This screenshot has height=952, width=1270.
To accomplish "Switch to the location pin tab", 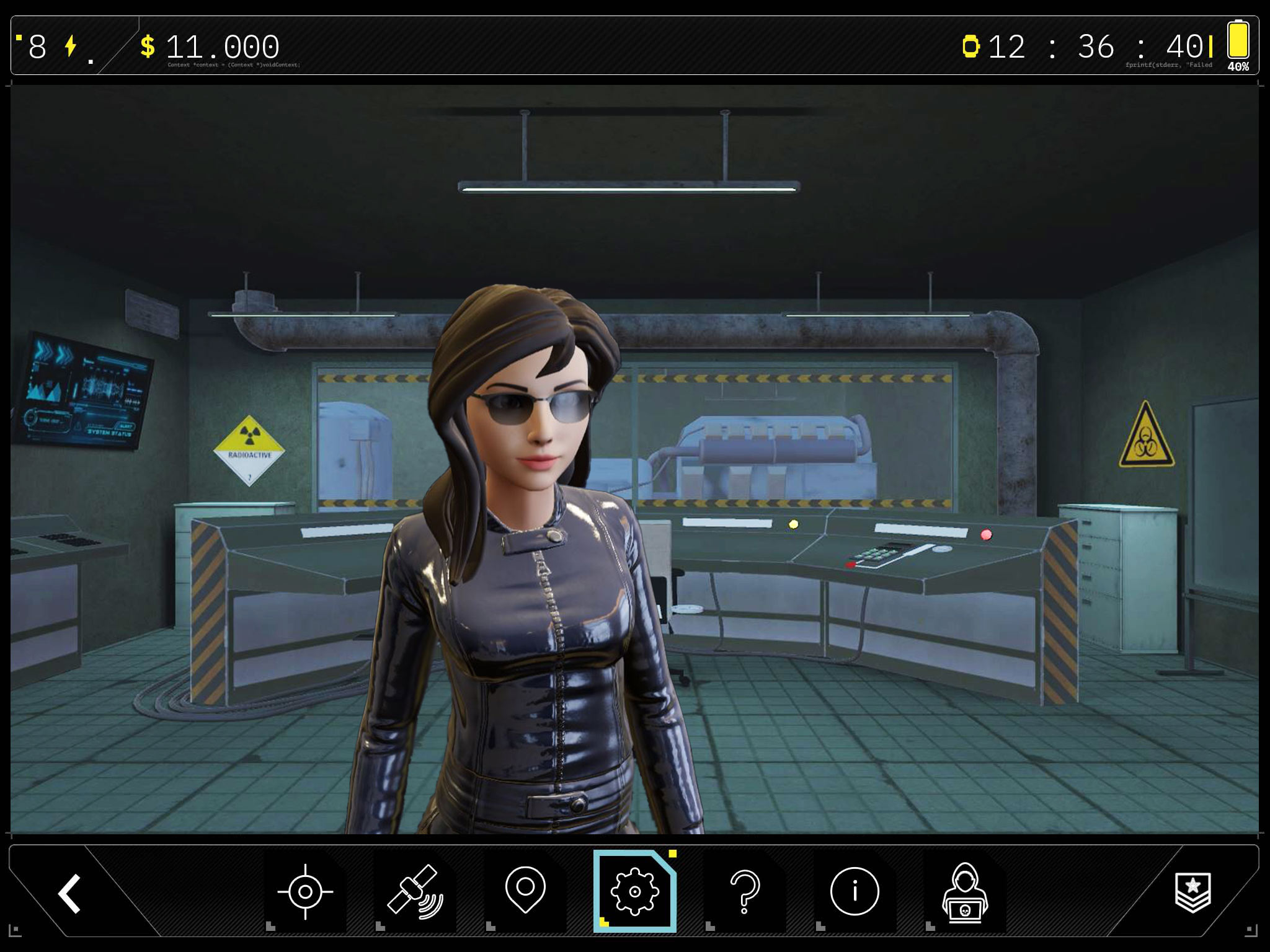I will [x=525, y=891].
